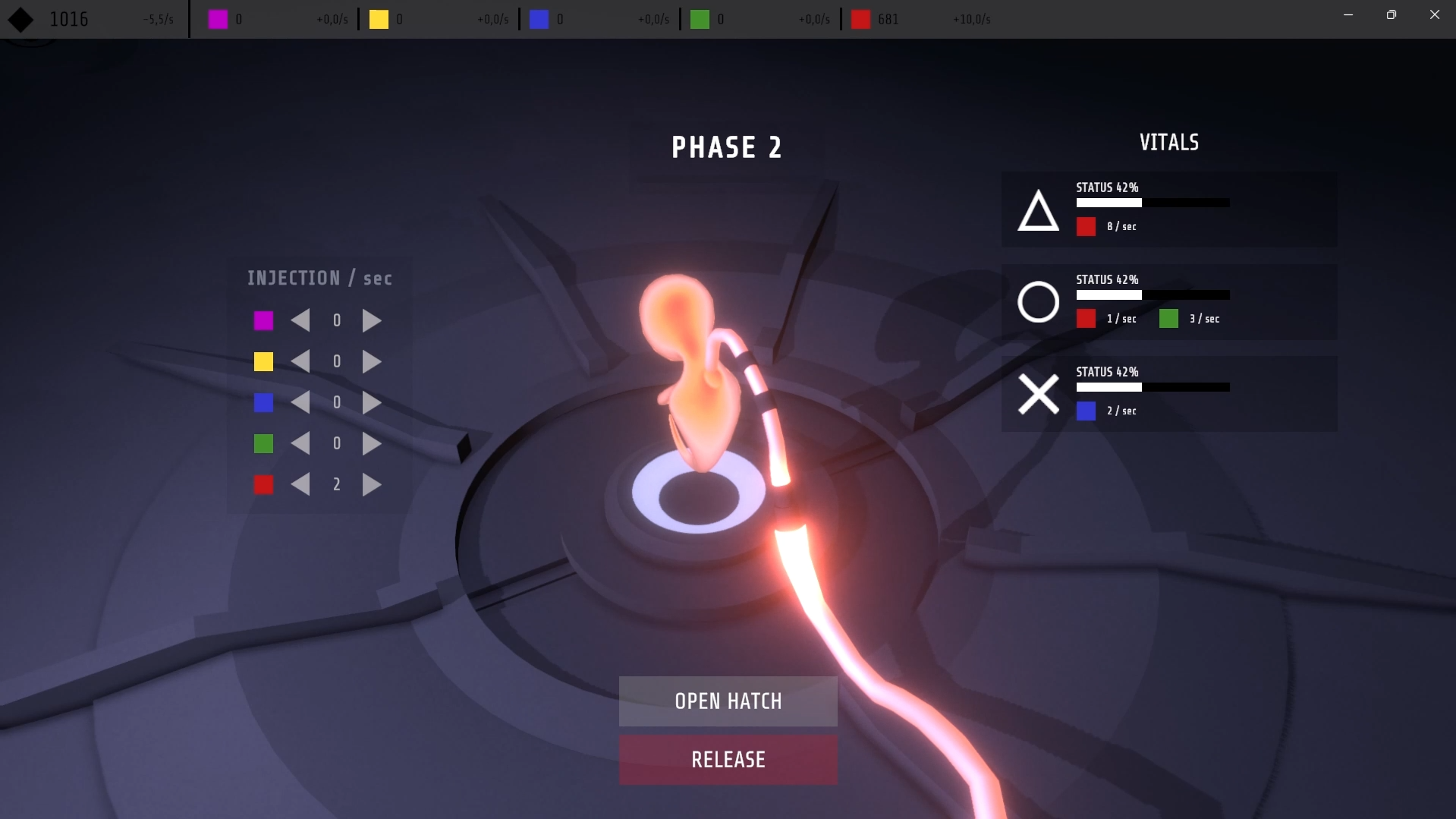Decrease the magenta injection rate
The width and height of the screenshot is (1456, 819).
(300, 321)
